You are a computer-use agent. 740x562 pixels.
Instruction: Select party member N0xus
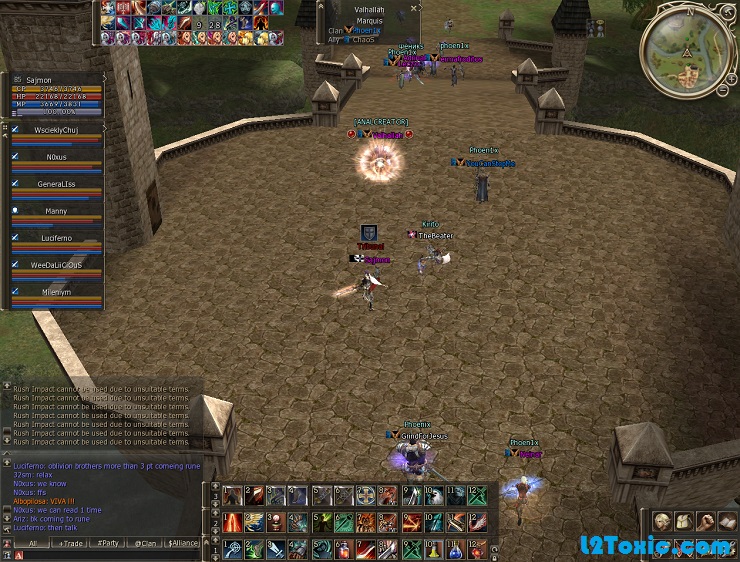point(56,157)
